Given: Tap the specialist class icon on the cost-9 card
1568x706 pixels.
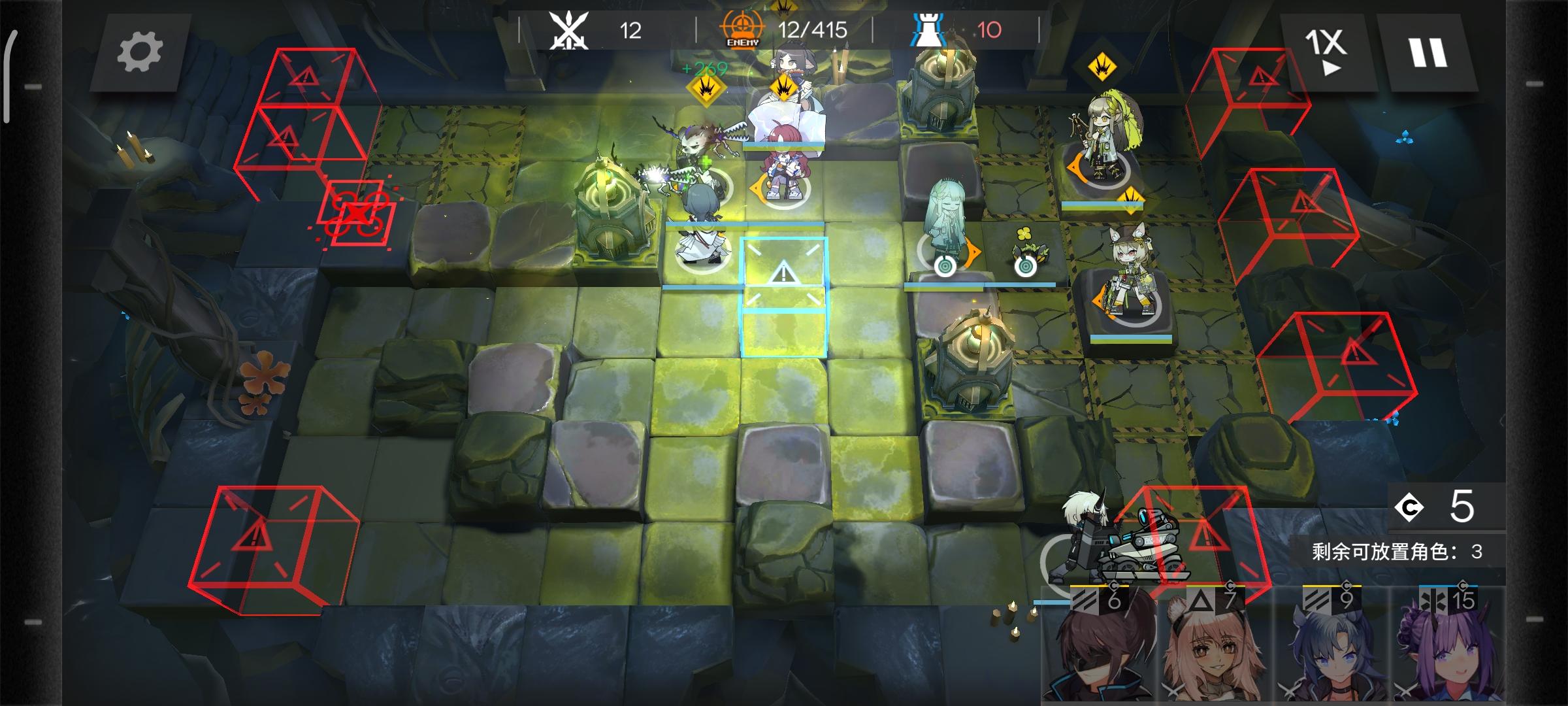Looking at the screenshot, I should 1317,600.
